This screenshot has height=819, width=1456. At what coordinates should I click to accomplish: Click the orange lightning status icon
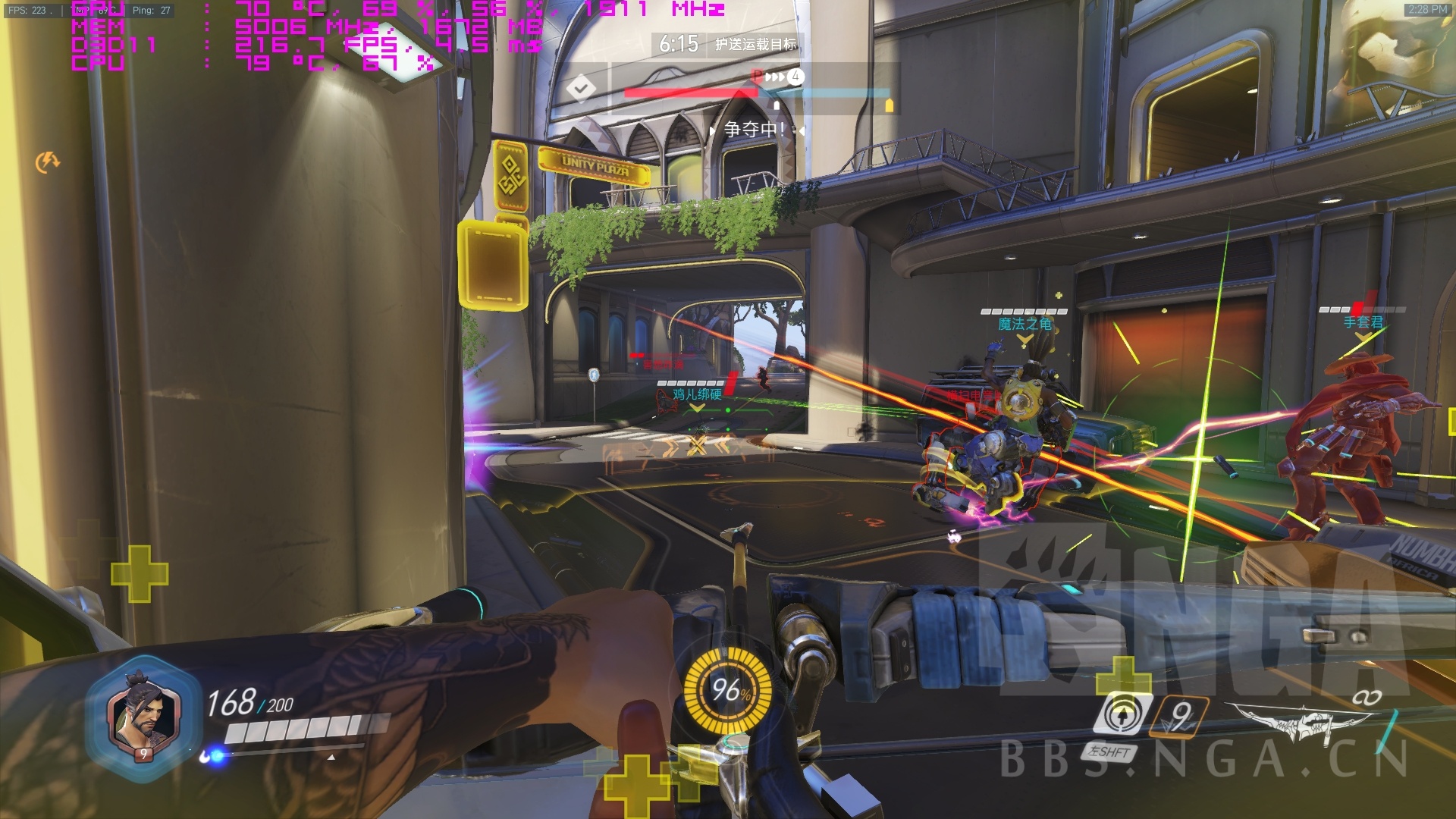point(48,162)
